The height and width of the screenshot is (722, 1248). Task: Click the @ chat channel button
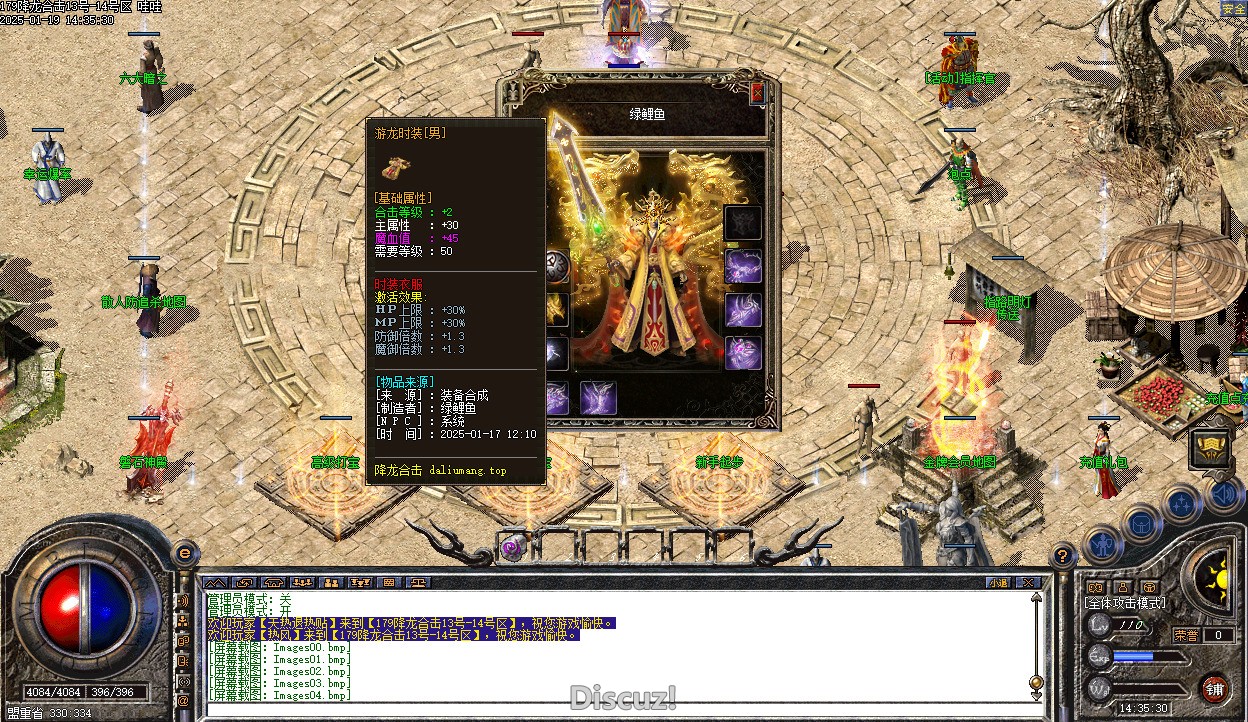coord(183,701)
